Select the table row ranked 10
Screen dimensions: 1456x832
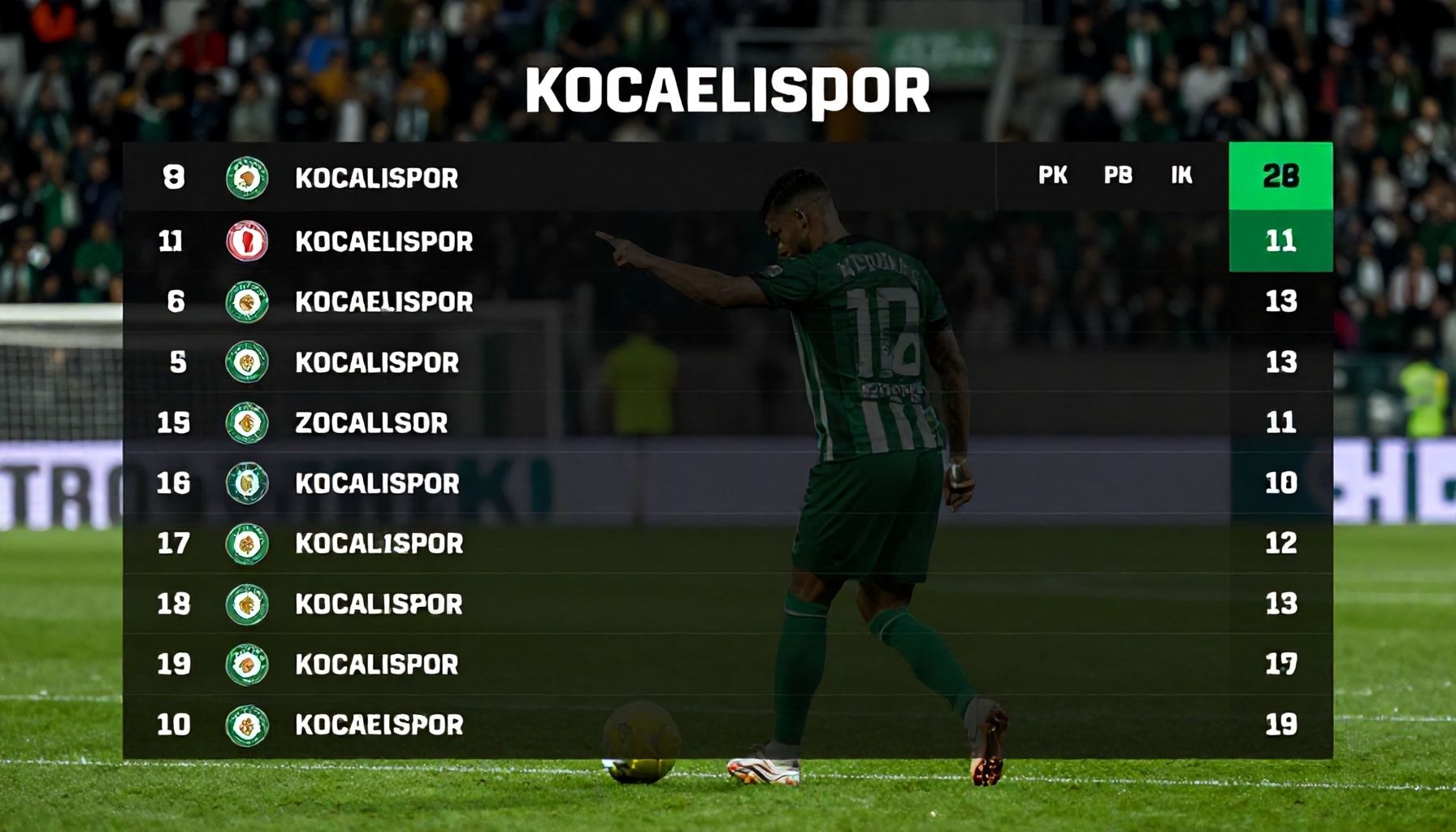(x=379, y=725)
